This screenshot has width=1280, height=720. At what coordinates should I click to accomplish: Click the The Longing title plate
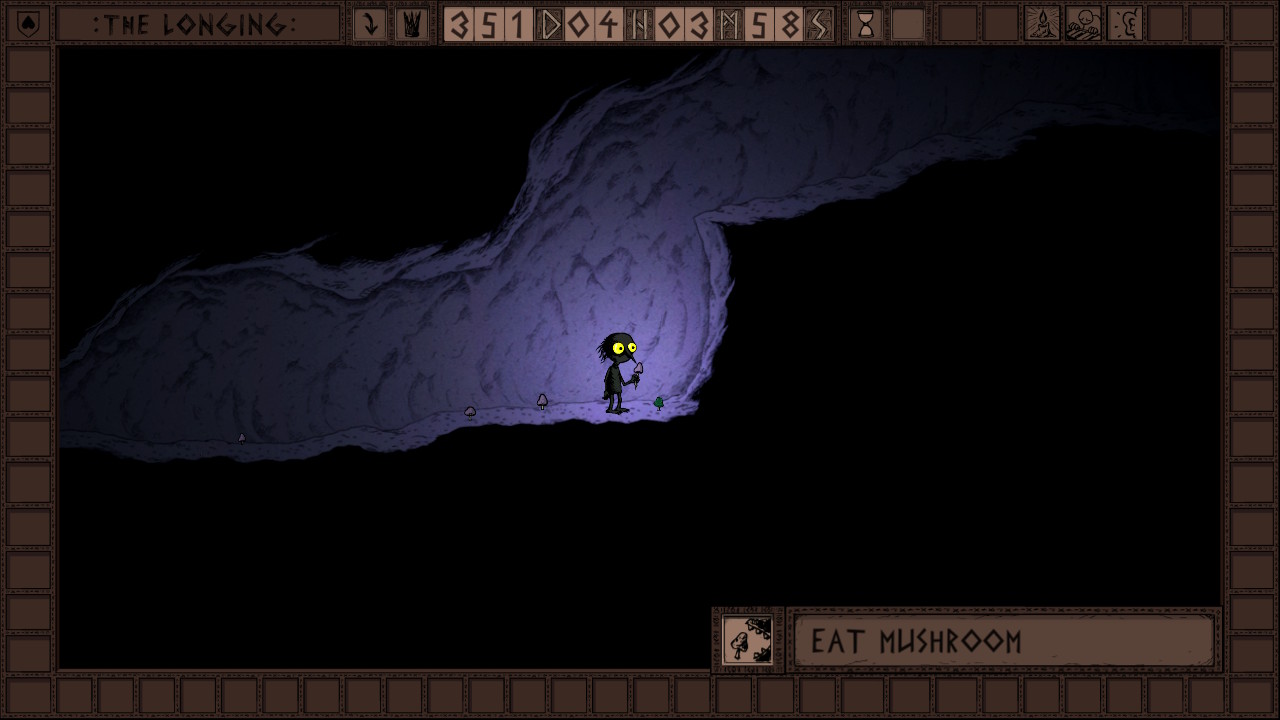(x=197, y=24)
